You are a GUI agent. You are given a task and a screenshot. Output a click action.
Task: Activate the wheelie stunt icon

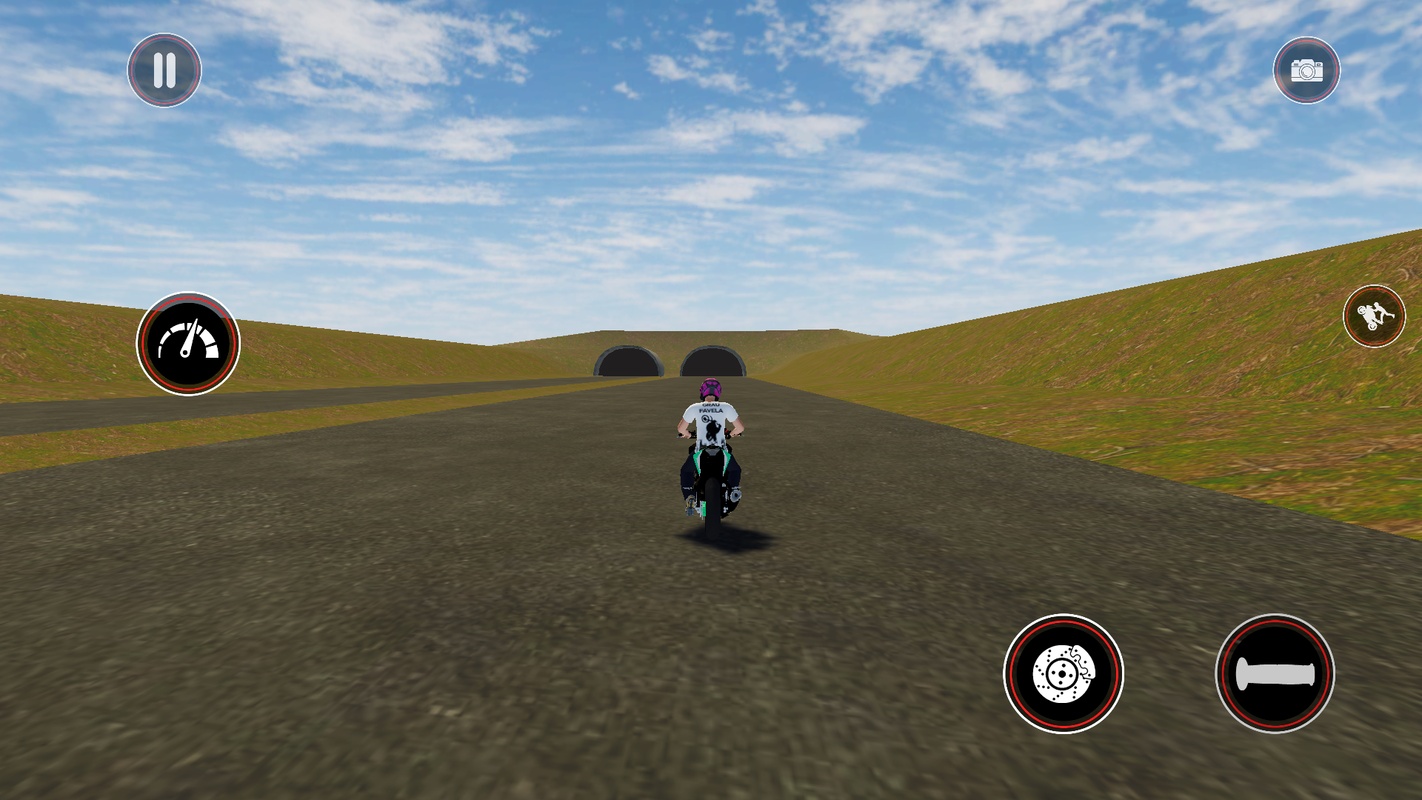pos(1374,316)
